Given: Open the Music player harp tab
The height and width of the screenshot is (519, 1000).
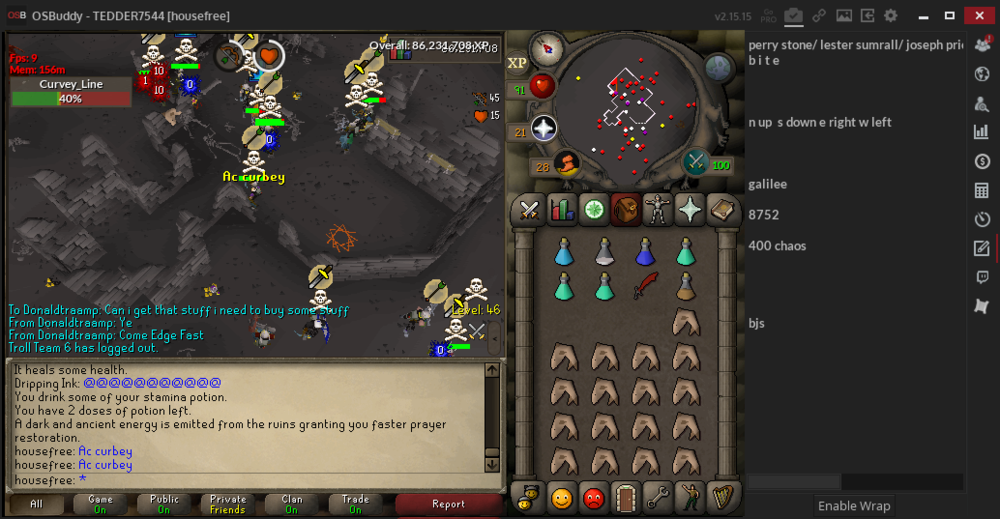Looking at the screenshot, I should (722, 497).
